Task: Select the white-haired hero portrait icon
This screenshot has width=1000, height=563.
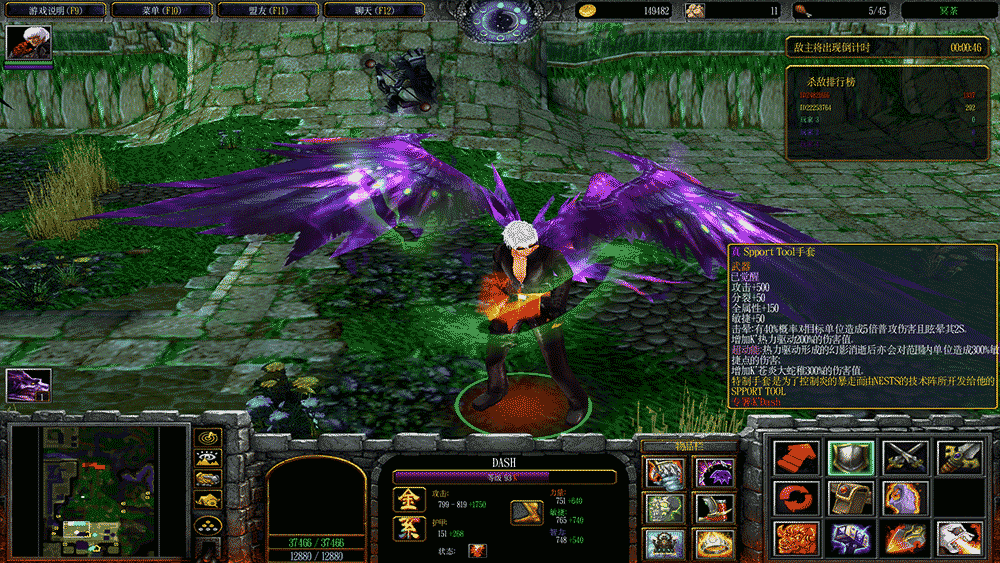Action: 29,44
